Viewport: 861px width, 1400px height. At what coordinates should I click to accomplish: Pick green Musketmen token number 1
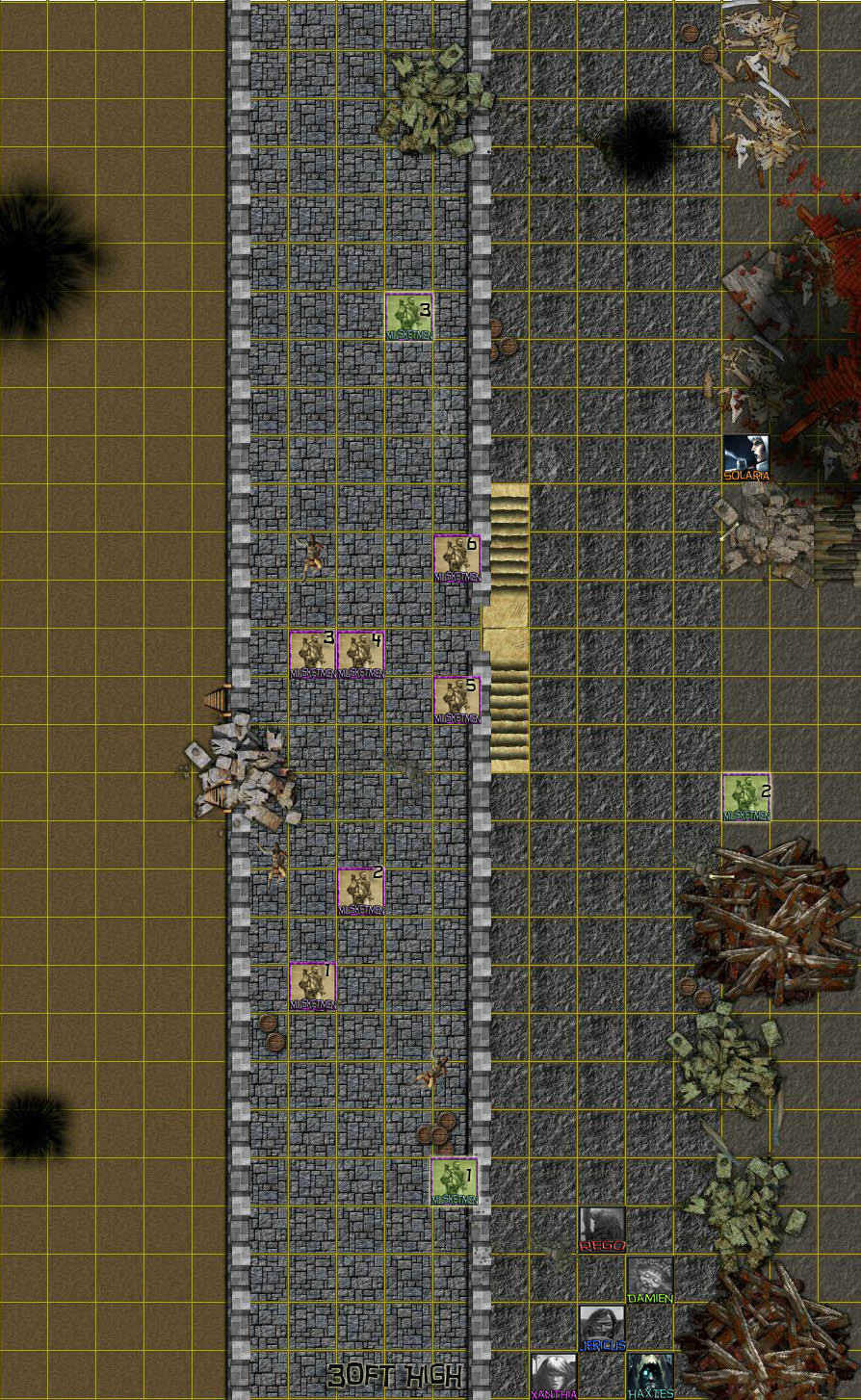[455, 1180]
